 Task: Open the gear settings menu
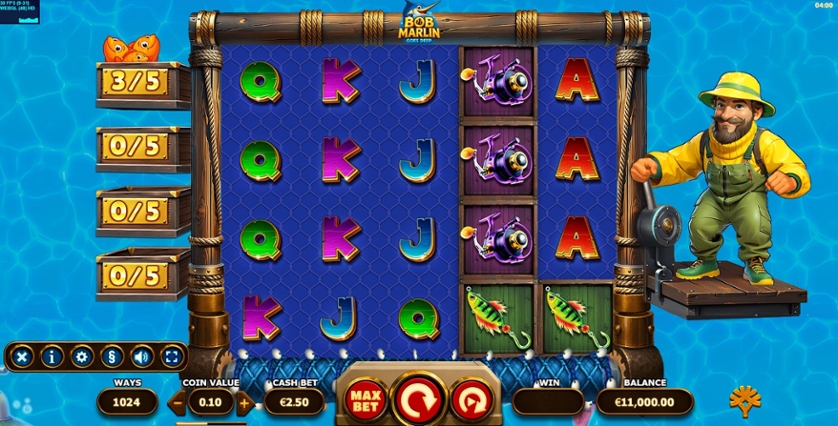point(82,355)
